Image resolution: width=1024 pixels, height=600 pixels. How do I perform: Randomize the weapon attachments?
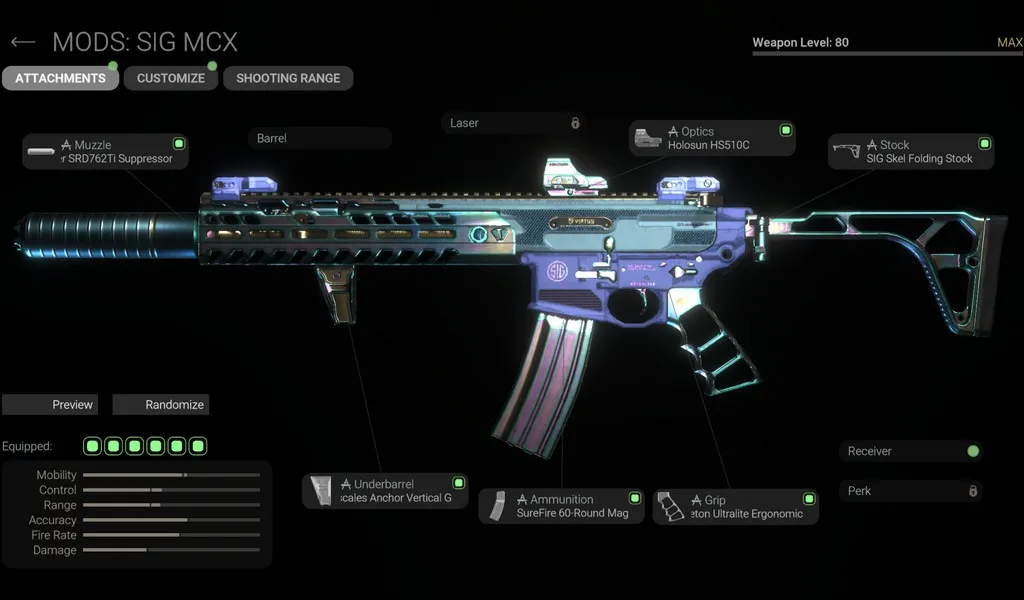[160, 405]
